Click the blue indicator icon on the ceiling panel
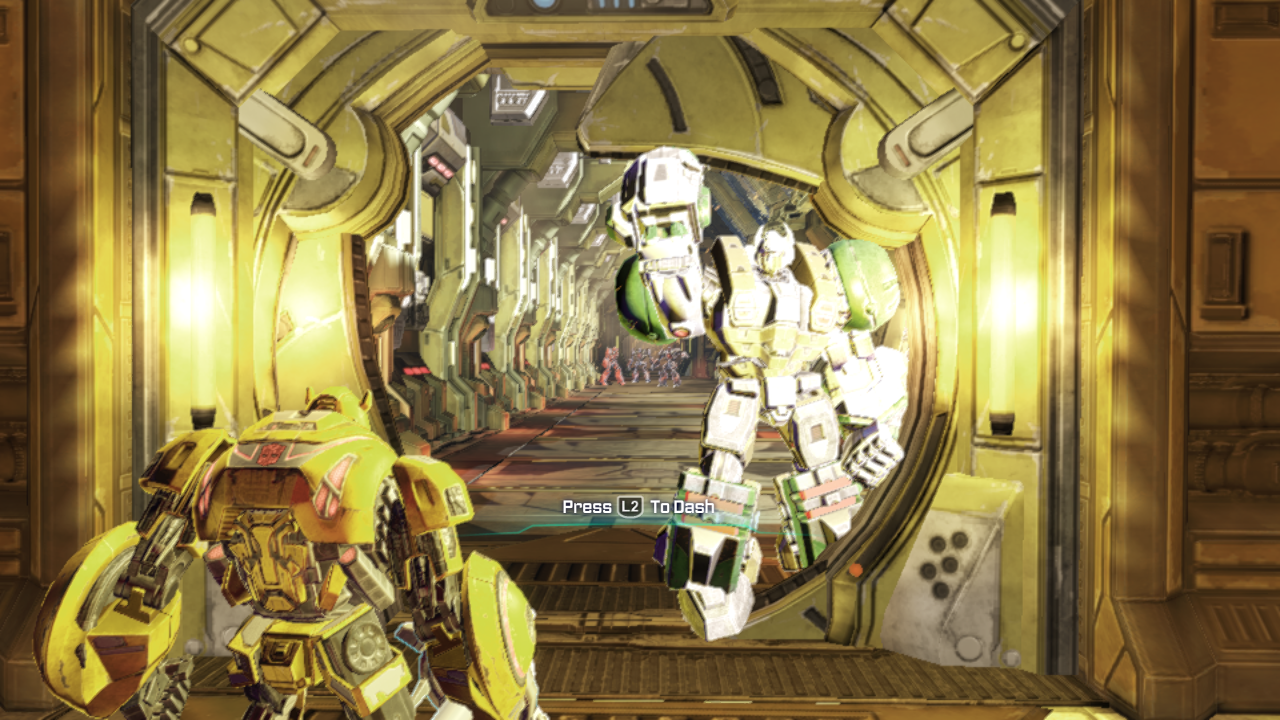This screenshot has width=1280, height=720. [x=544, y=6]
